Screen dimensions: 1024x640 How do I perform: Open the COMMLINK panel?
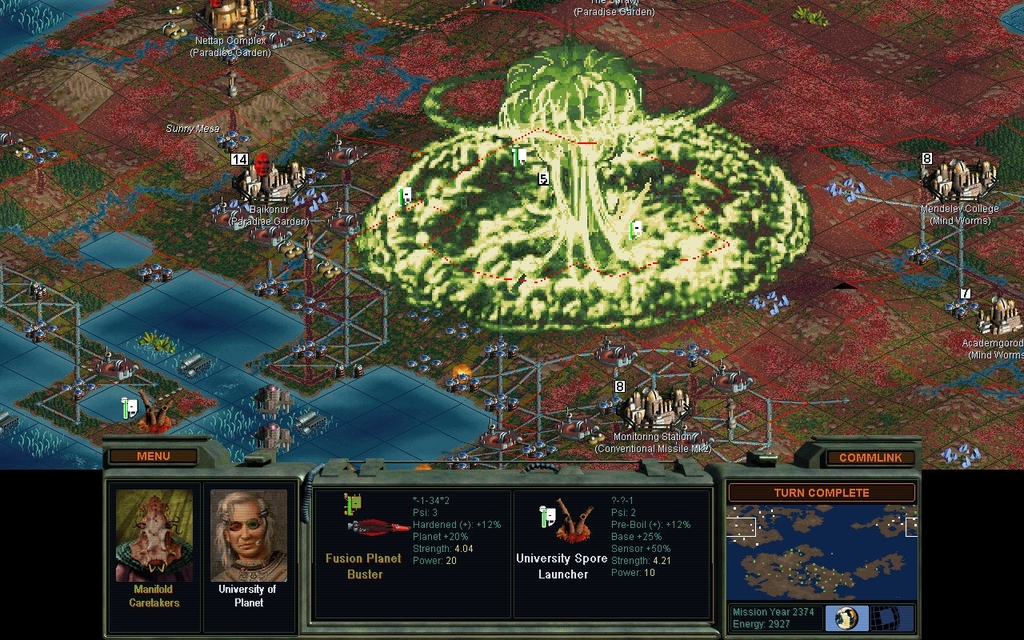tap(870, 457)
